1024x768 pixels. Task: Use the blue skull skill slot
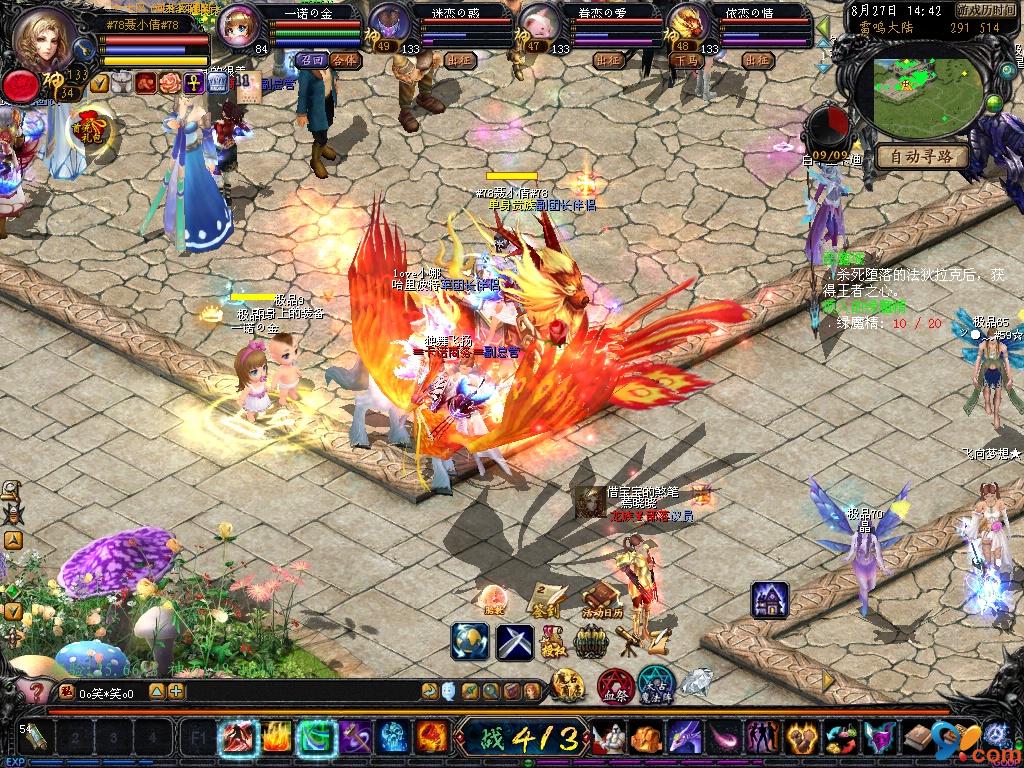[x=393, y=738]
